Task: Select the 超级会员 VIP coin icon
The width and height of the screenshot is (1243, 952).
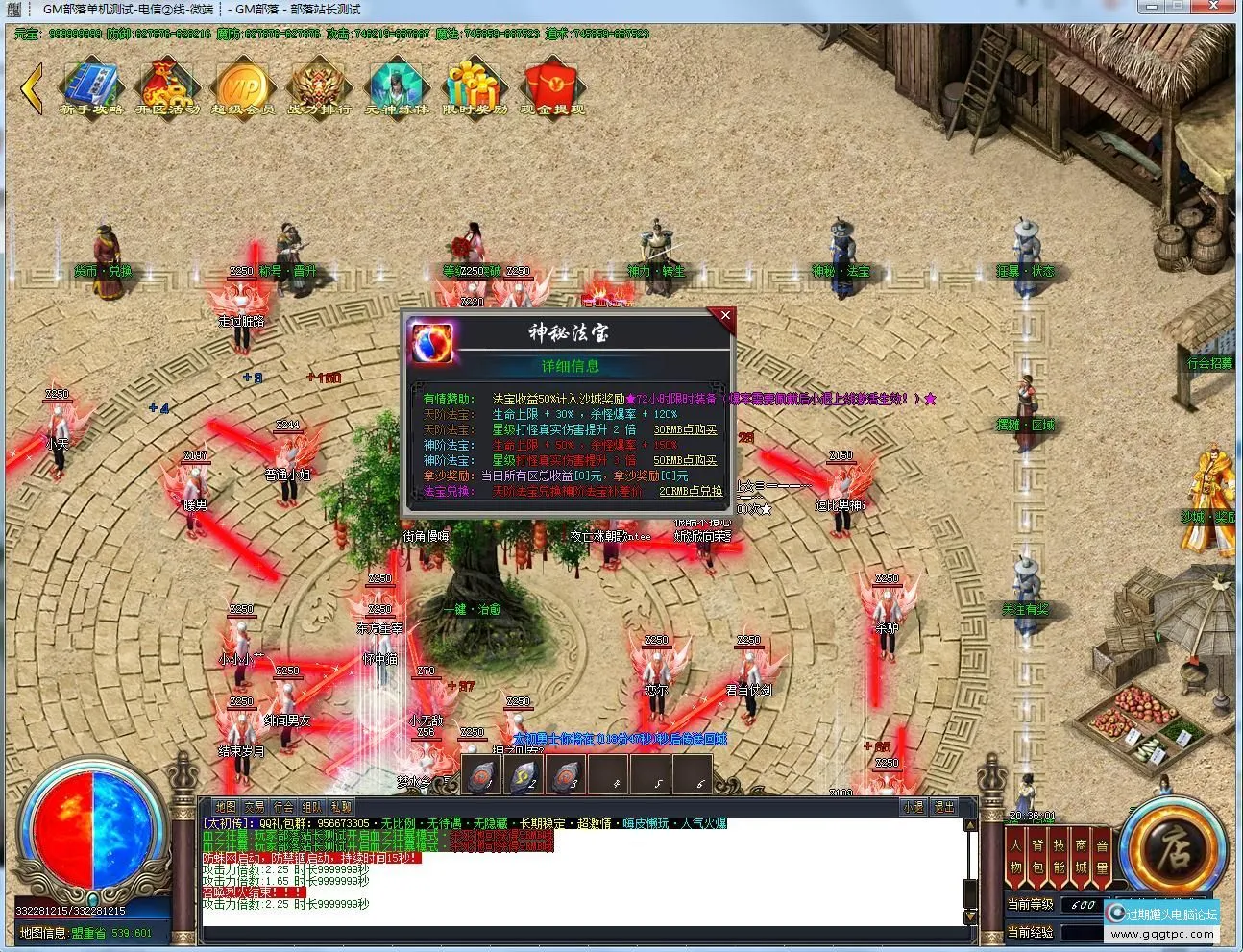Action: (x=243, y=87)
